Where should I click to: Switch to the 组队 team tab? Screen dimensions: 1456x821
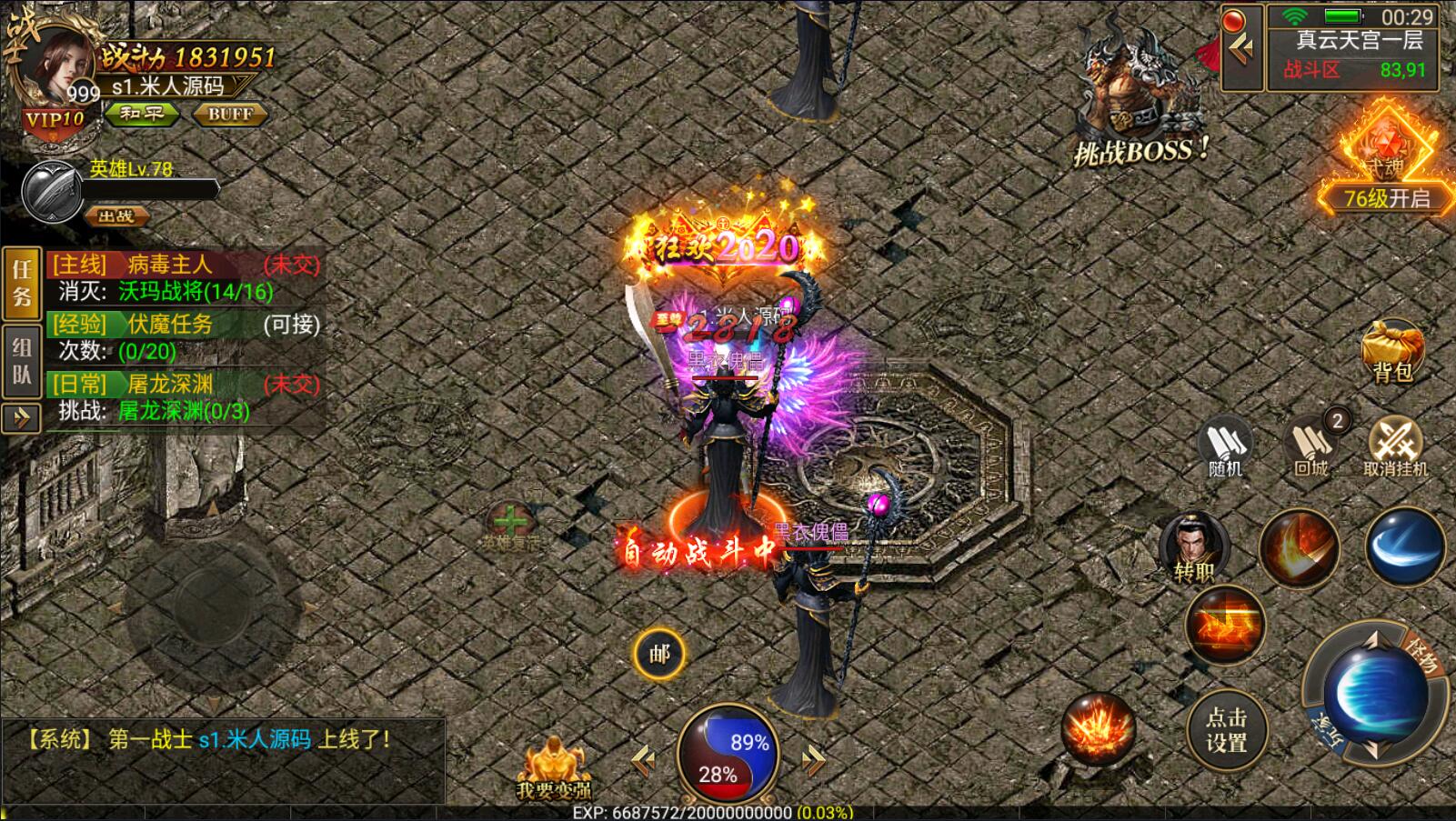coord(22,362)
